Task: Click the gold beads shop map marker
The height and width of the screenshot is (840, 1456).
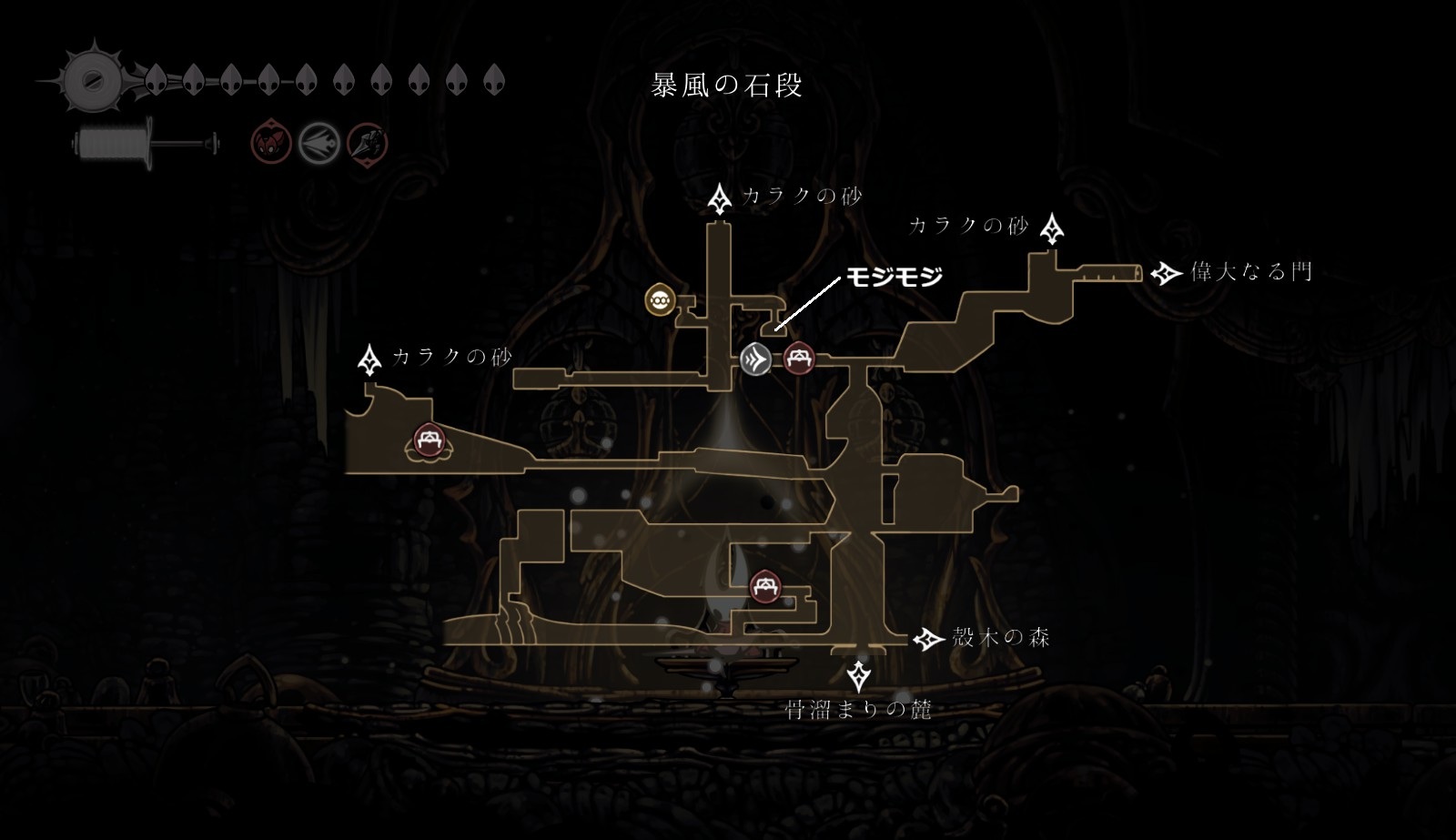Action: [659, 299]
